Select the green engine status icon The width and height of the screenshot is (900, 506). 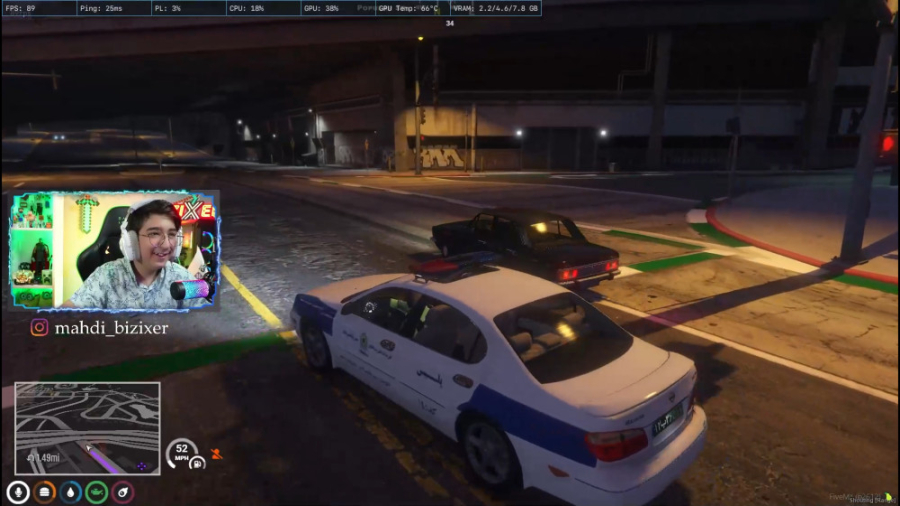point(97,492)
